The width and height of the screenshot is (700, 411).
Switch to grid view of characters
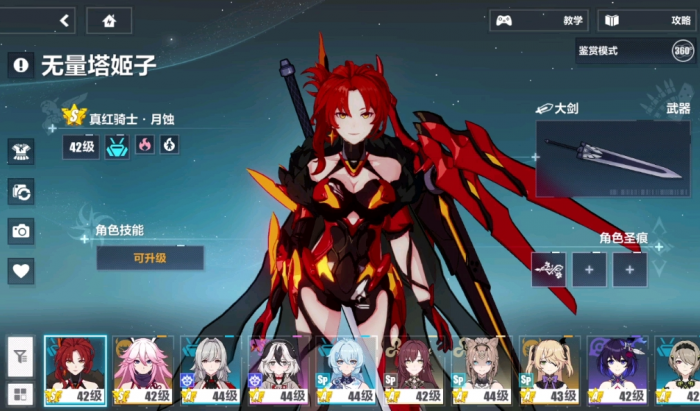pos(20,393)
